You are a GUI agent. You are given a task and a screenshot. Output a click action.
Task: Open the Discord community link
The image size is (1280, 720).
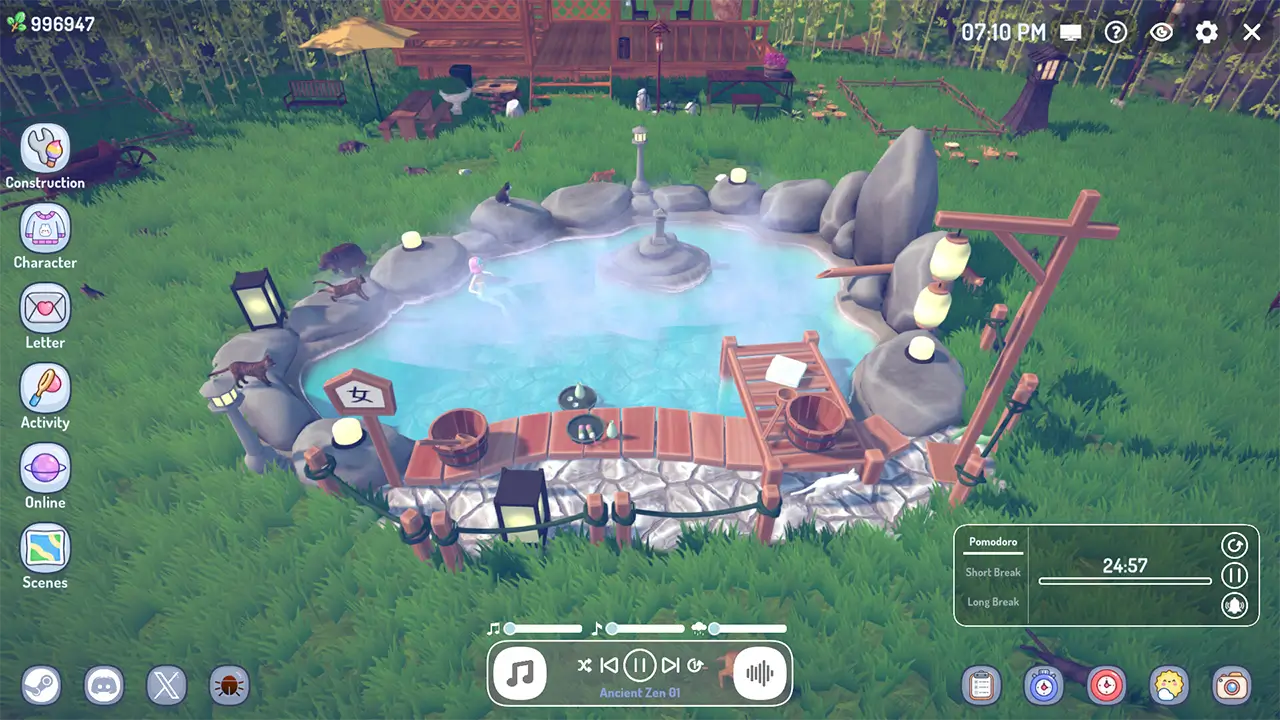tap(103, 686)
